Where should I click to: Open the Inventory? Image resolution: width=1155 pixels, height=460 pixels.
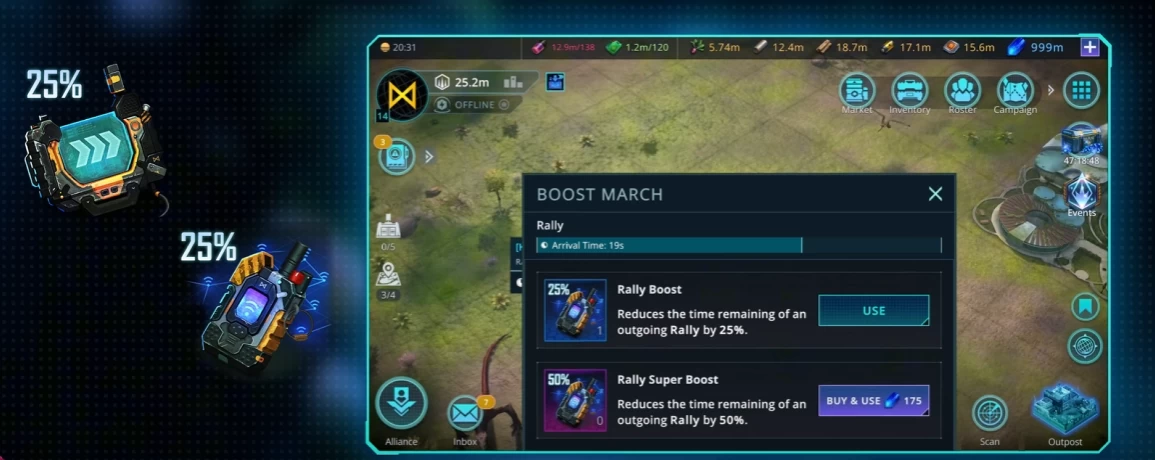[909, 91]
